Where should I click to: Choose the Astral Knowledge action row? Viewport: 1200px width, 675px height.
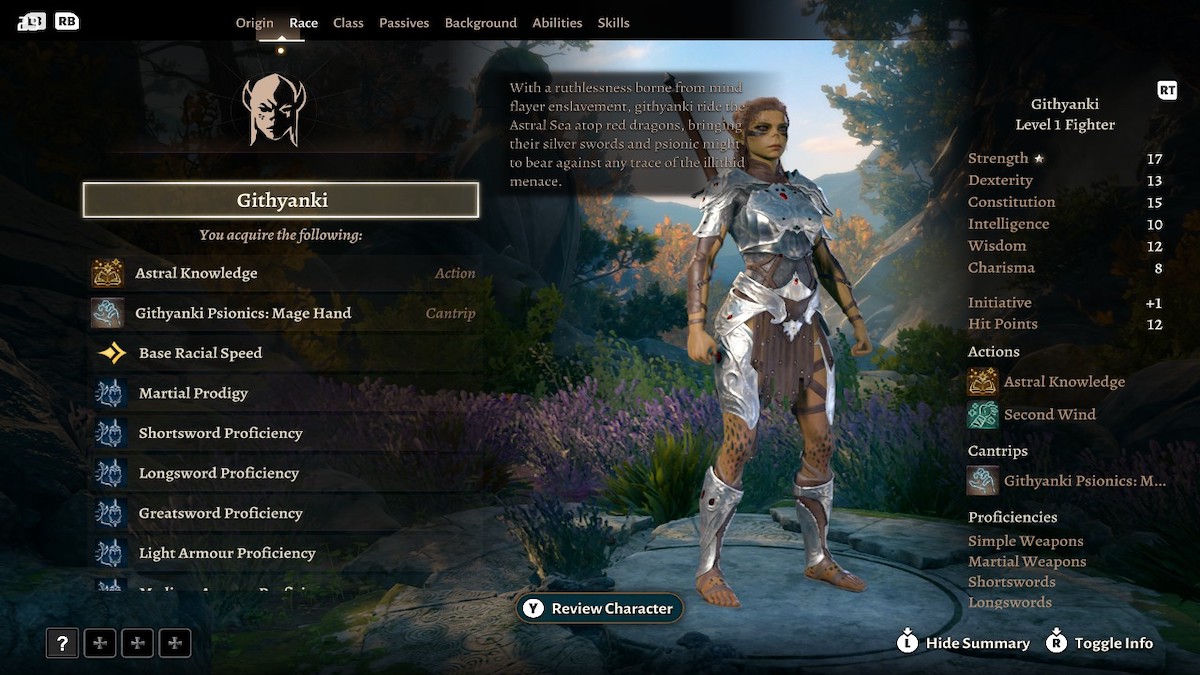point(281,273)
